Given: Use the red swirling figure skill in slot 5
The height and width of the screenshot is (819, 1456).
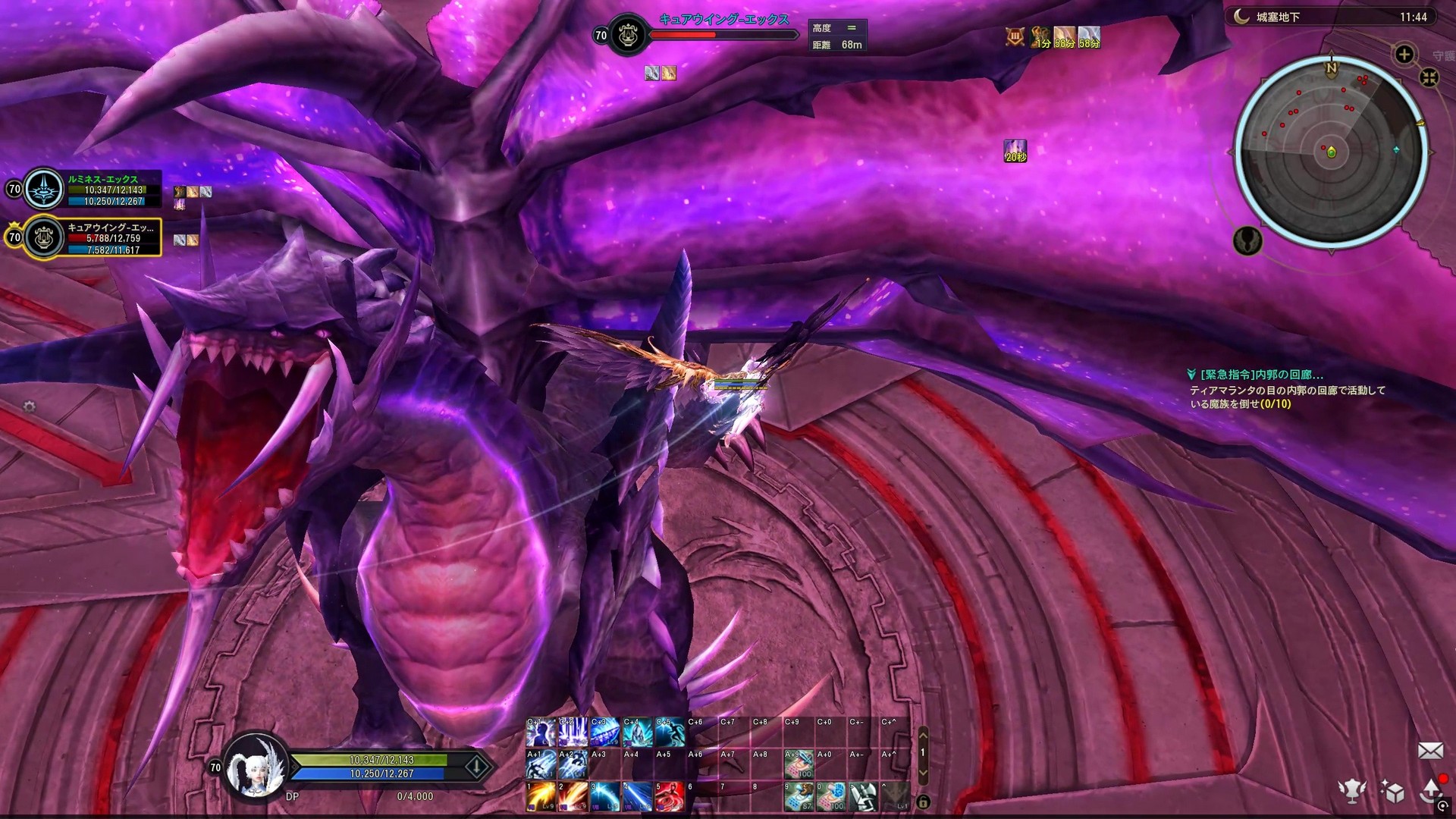Looking at the screenshot, I should coord(669,797).
